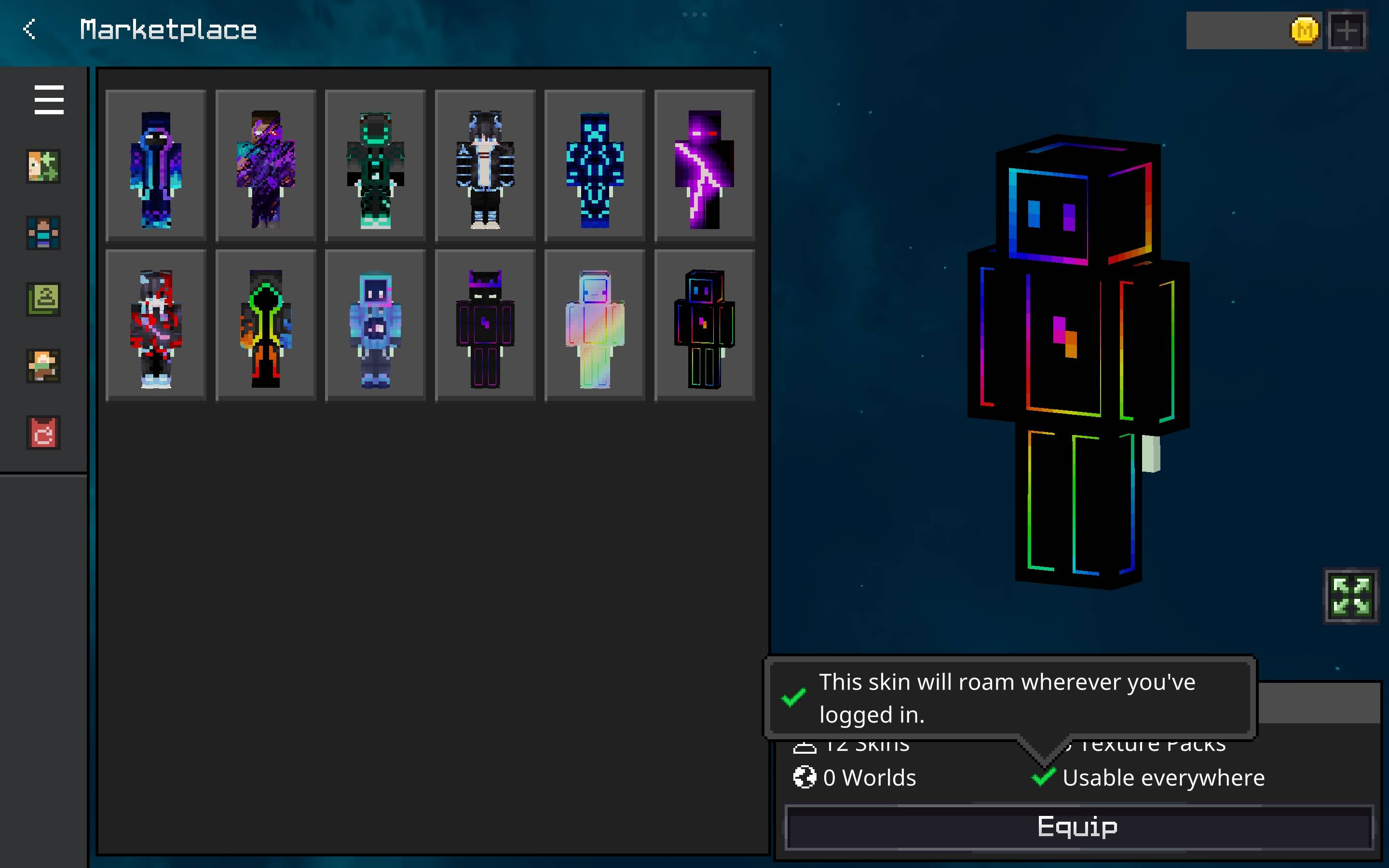1389x868 pixels.
Task: Select the purple lightning skin thumbnail
Action: point(704,165)
